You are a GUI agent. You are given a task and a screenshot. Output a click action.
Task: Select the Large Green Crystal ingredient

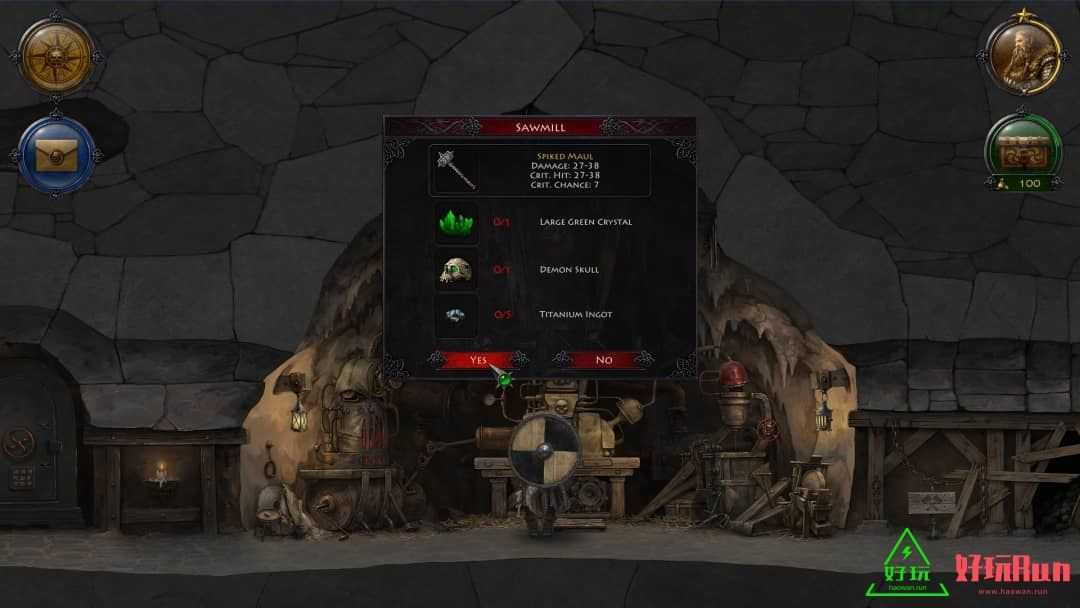click(x=456, y=222)
